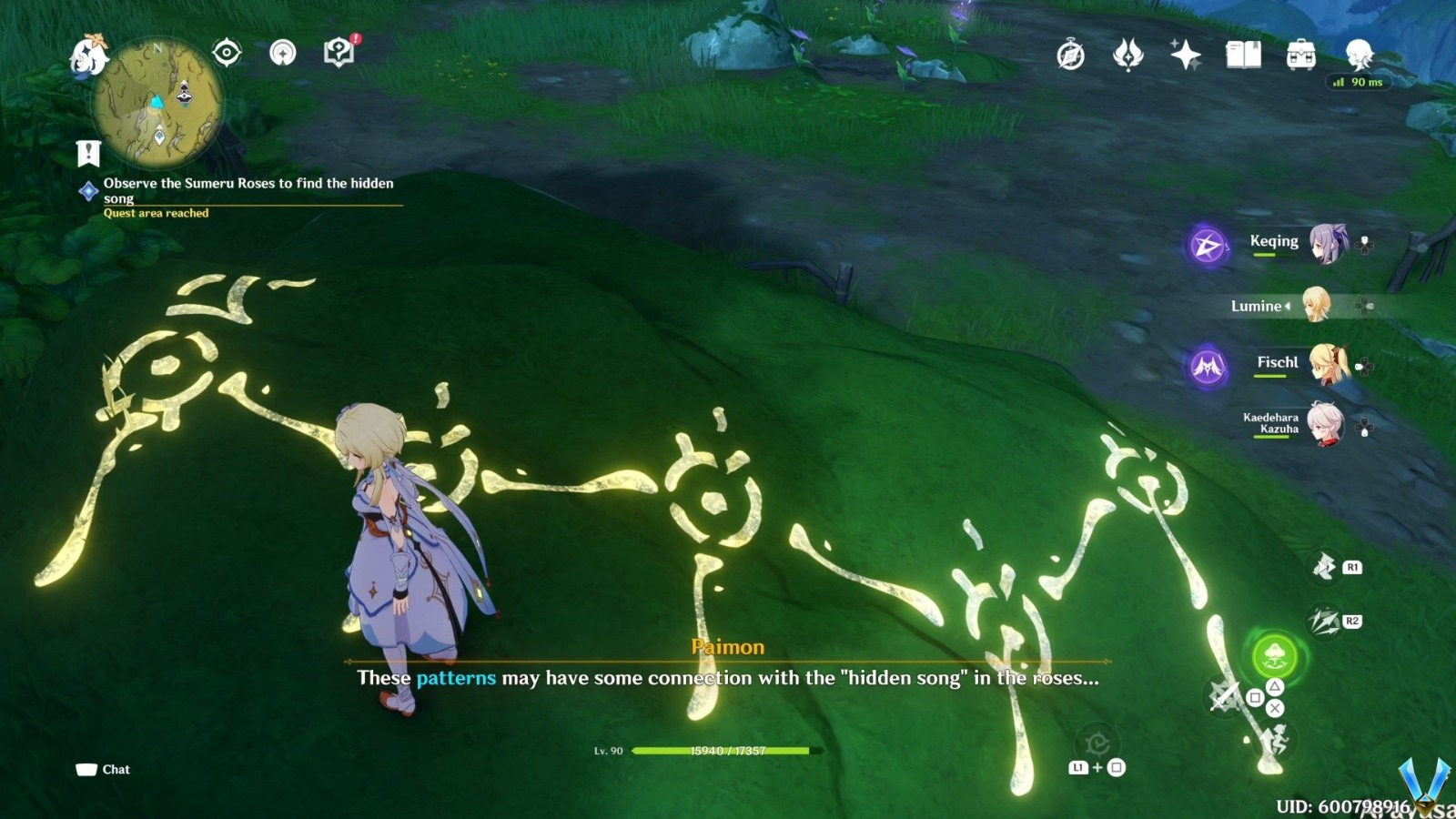Open the Paimon menu icon
1456x819 pixels.
[91, 55]
